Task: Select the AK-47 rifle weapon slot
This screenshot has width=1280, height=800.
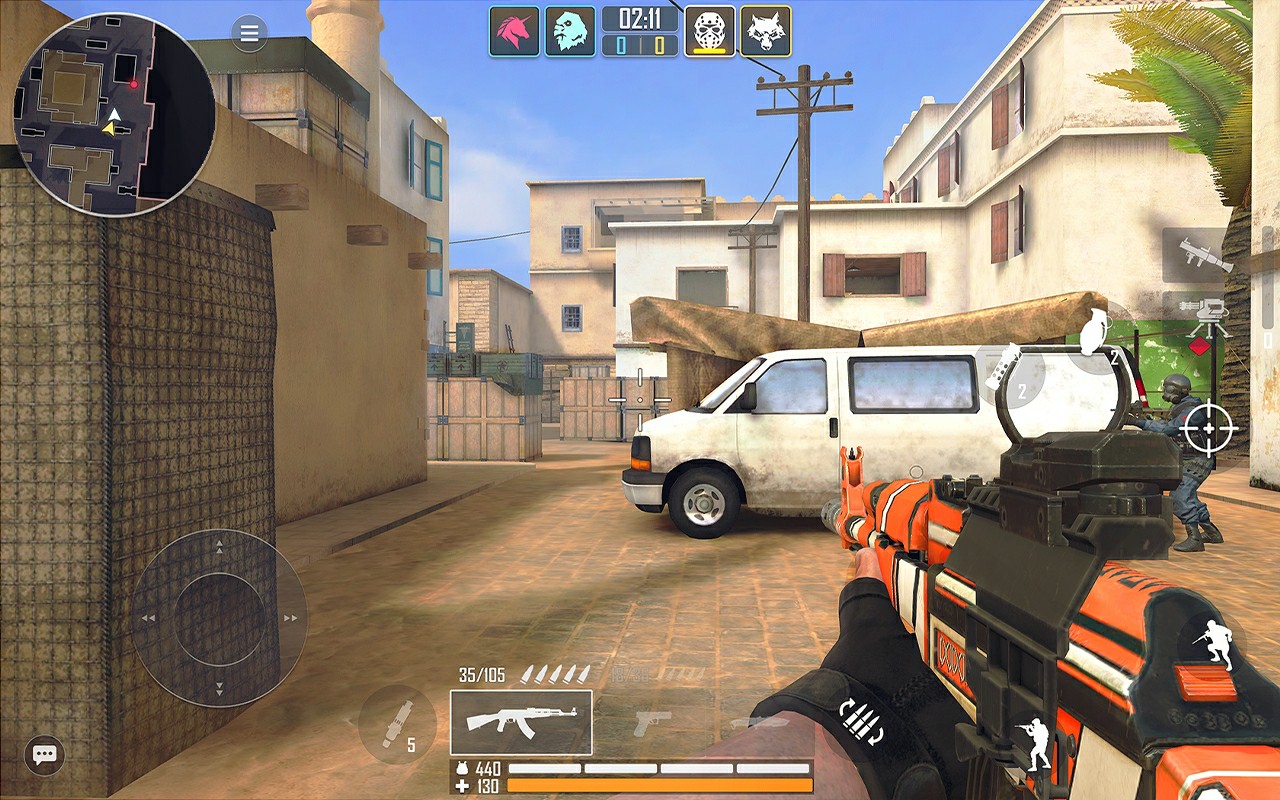Action: 520,722
